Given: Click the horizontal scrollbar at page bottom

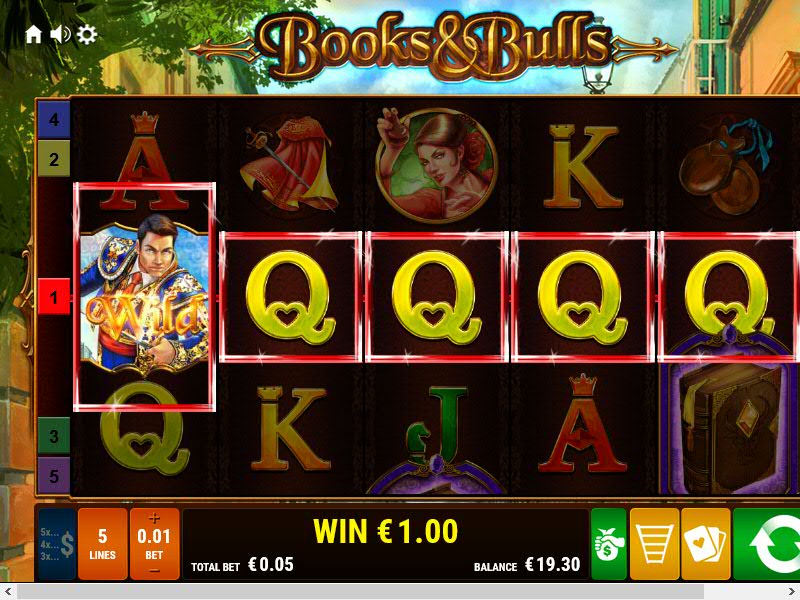Looking at the screenshot, I should [x=400, y=591].
